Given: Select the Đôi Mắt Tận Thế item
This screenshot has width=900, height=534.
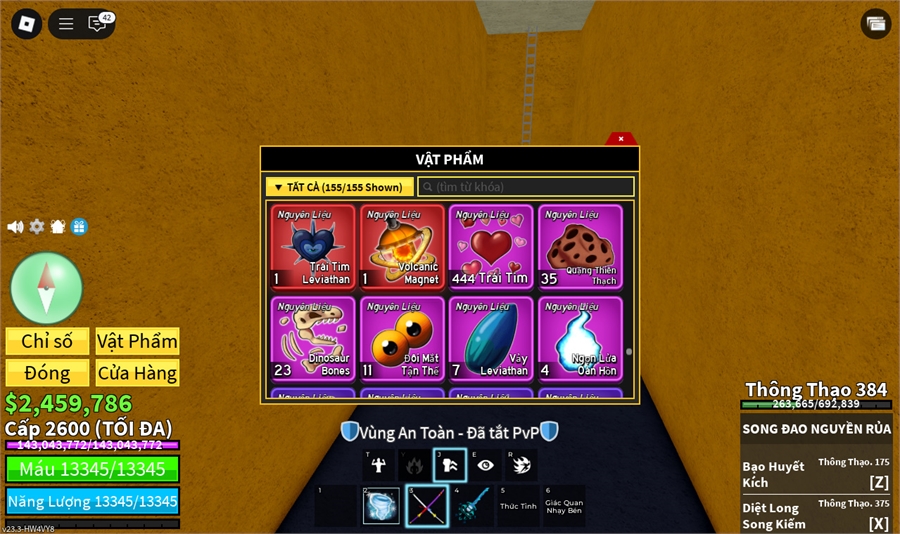Looking at the screenshot, I should pyautogui.click(x=402, y=338).
